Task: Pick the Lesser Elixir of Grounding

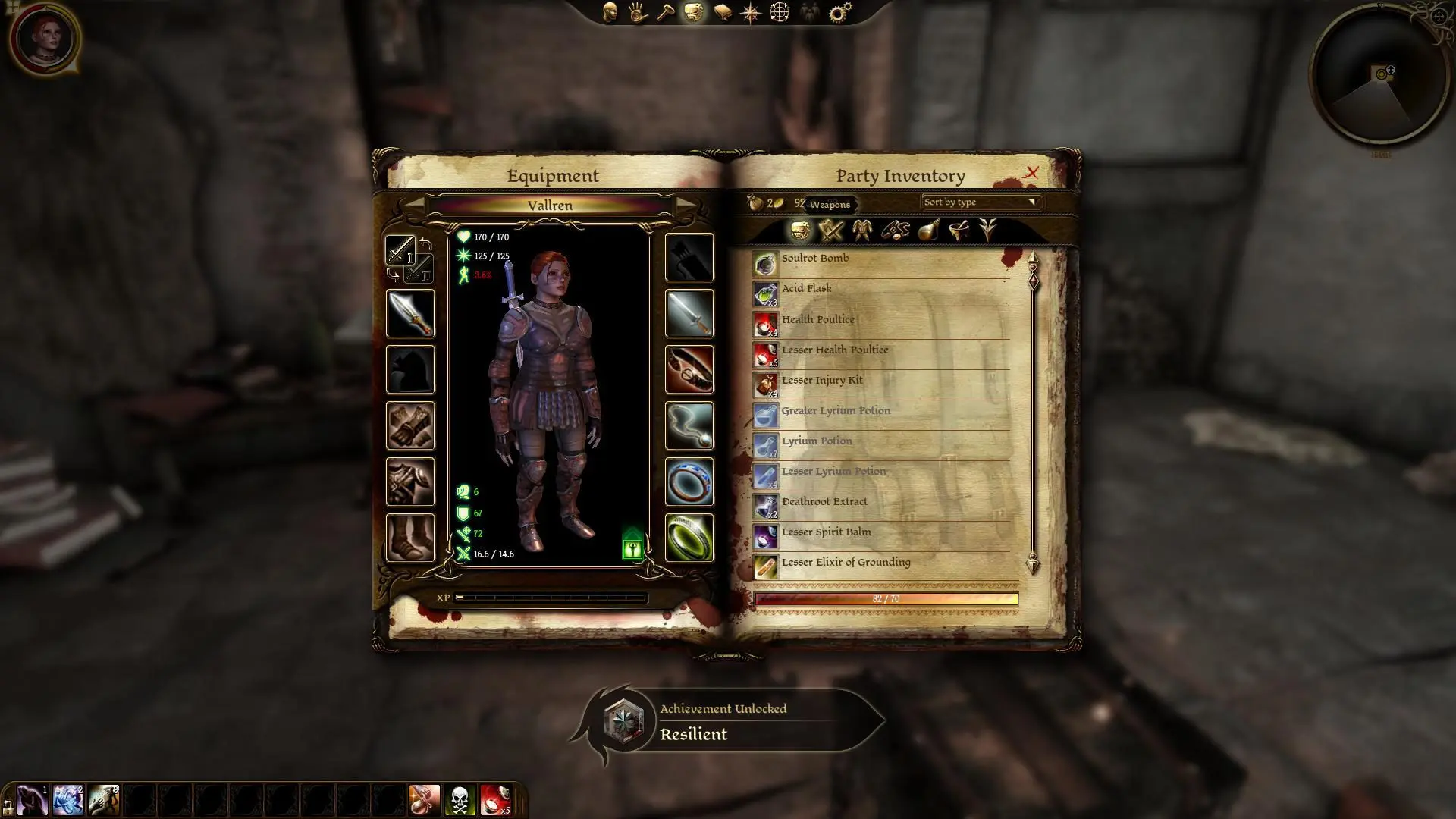Action: (846, 563)
